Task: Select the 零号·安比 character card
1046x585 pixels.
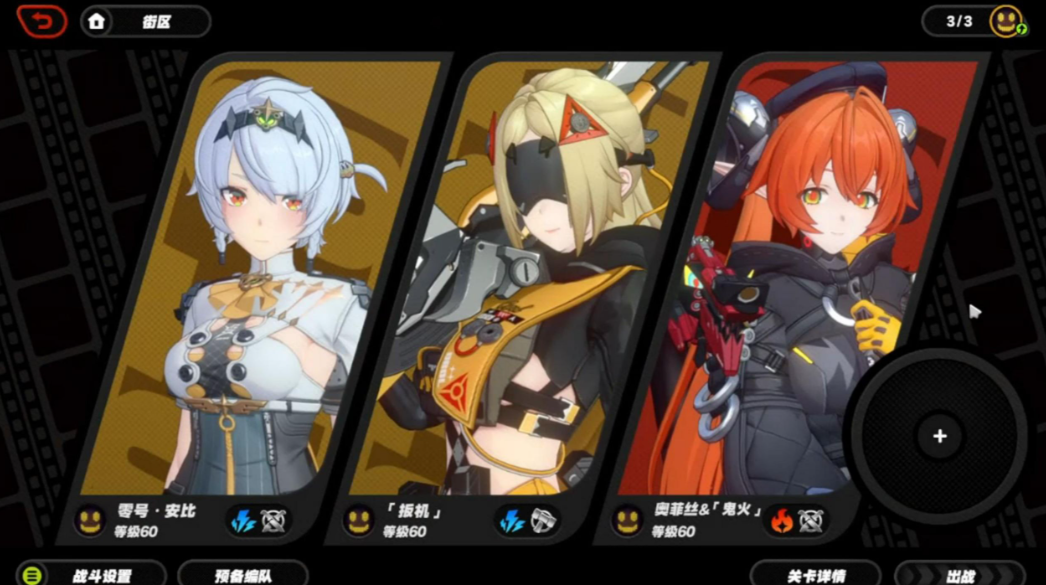Action: click(x=260, y=300)
